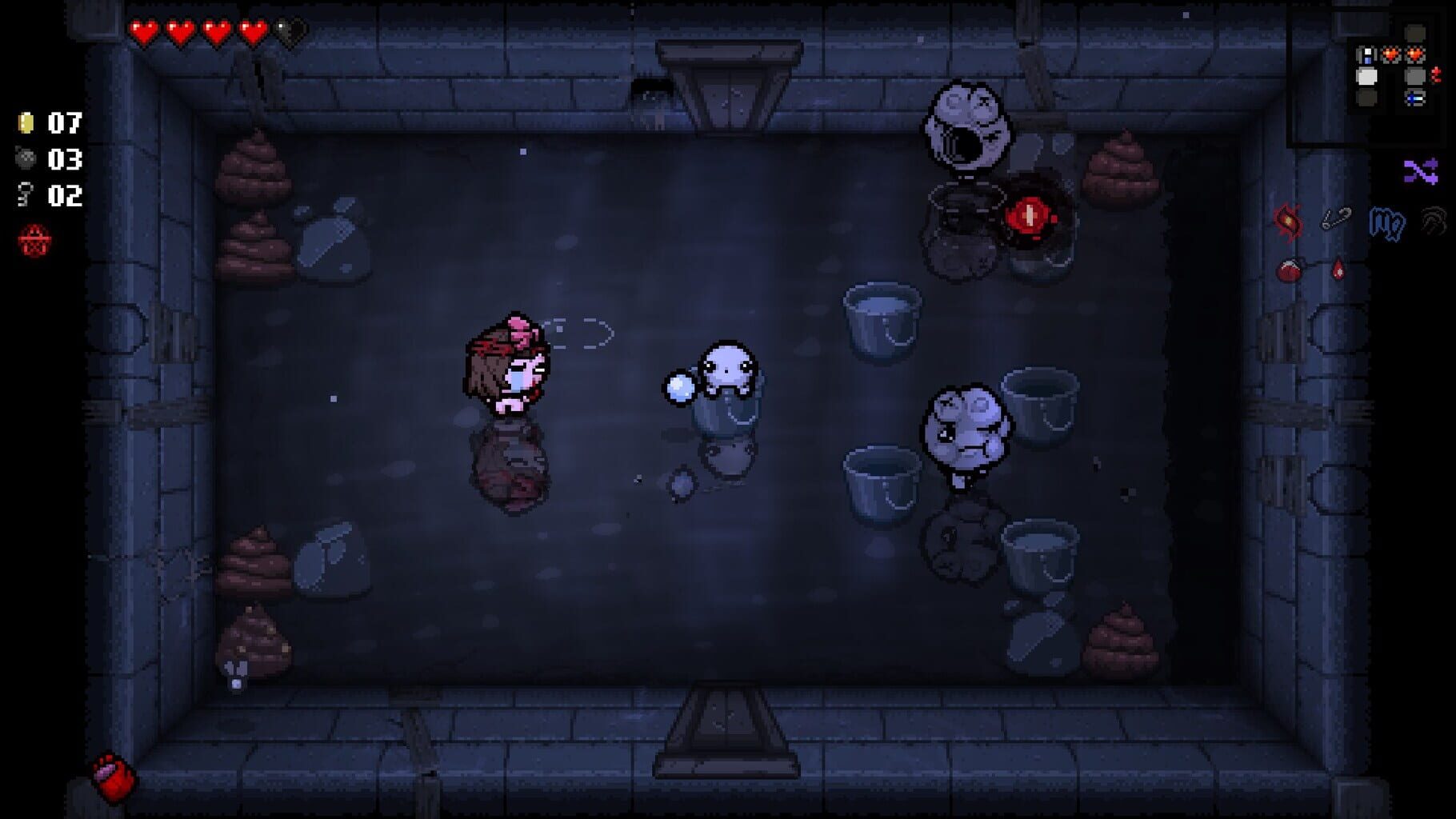Click the gold coin counter icon
Viewport: 1456px width, 819px height.
(x=26, y=121)
